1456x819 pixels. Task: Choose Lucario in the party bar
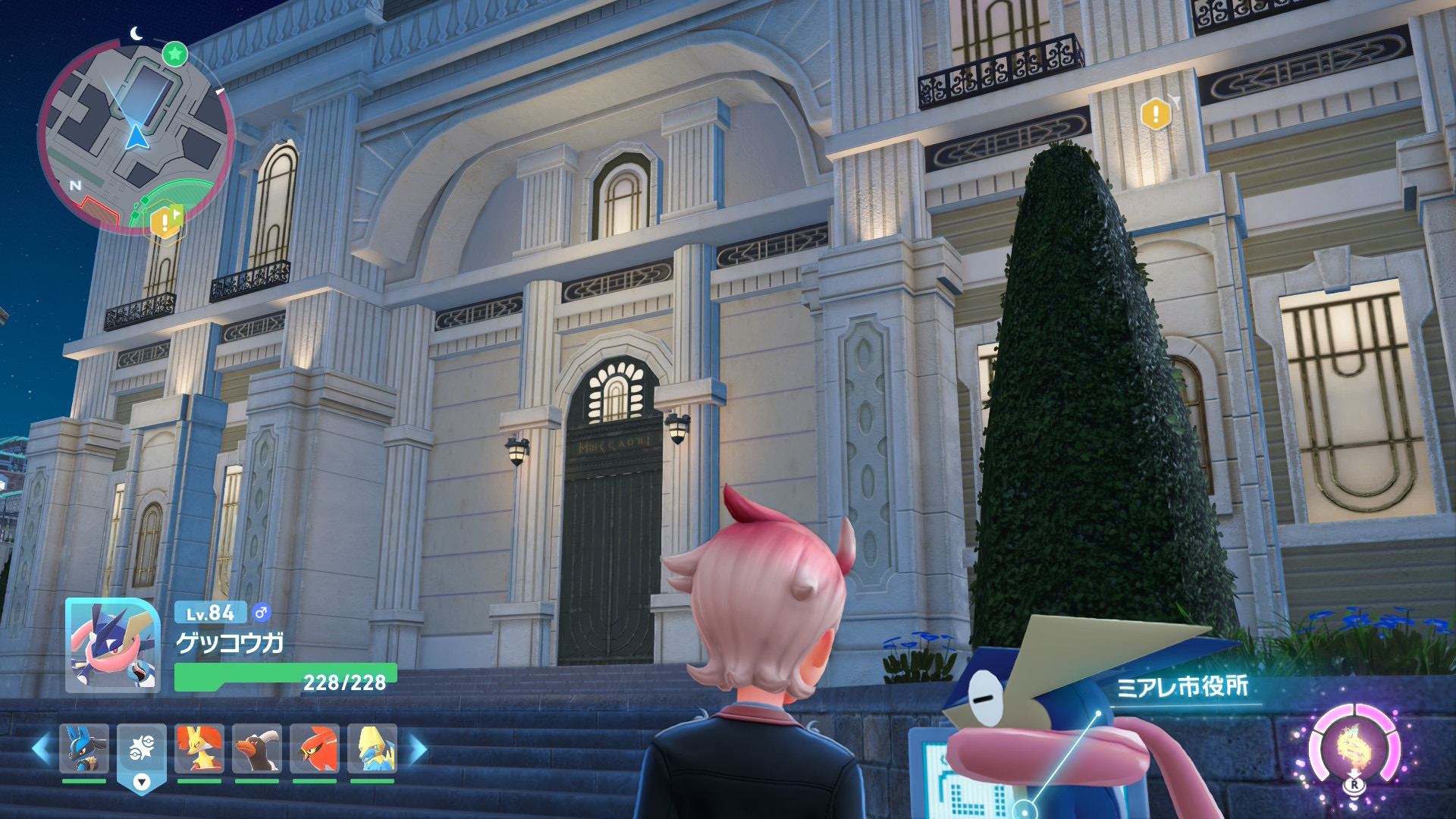coord(83,748)
